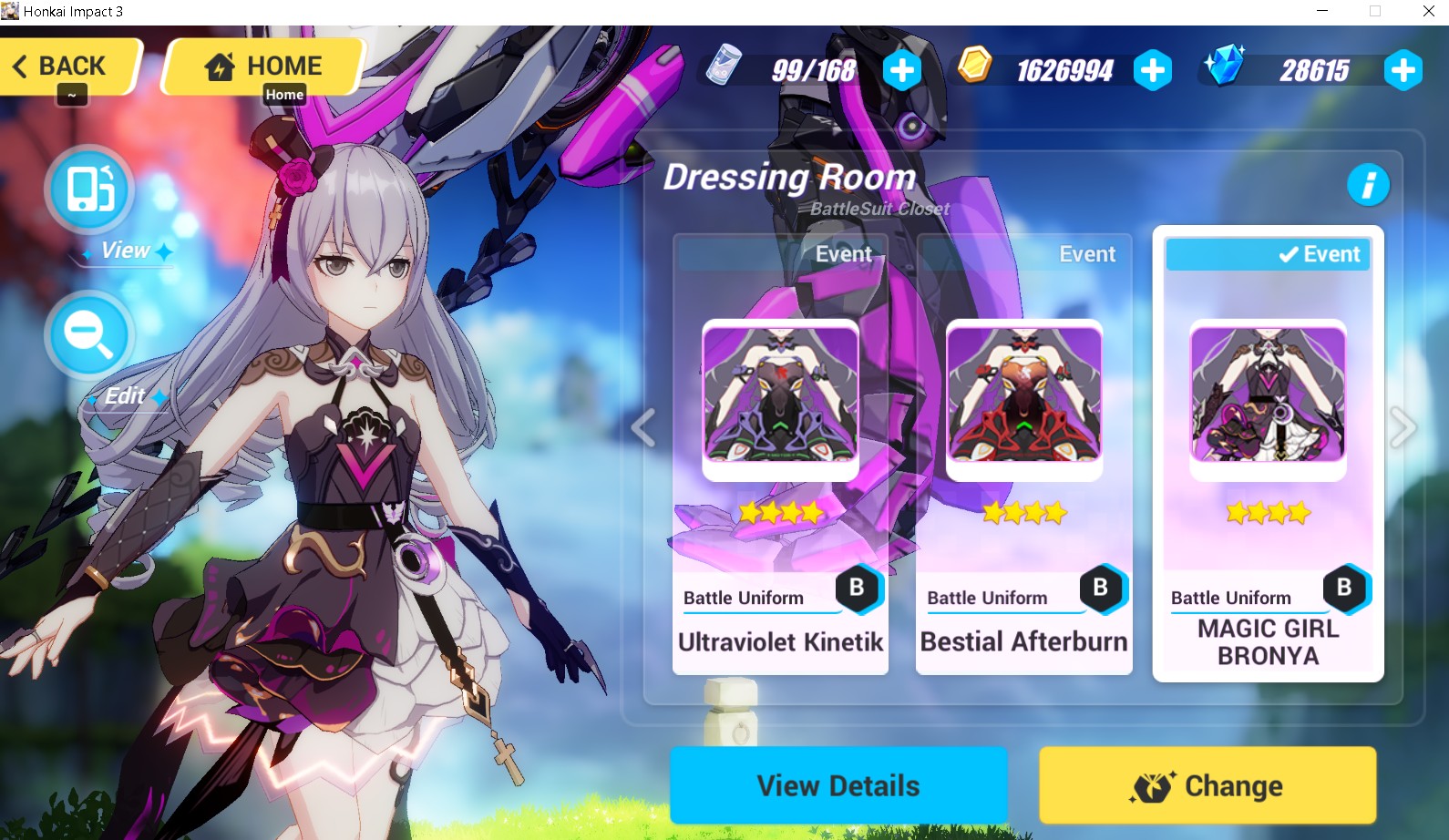The image size is (1449, 840).
Task: Select the Edit magnifier icon
Action: 88,334
